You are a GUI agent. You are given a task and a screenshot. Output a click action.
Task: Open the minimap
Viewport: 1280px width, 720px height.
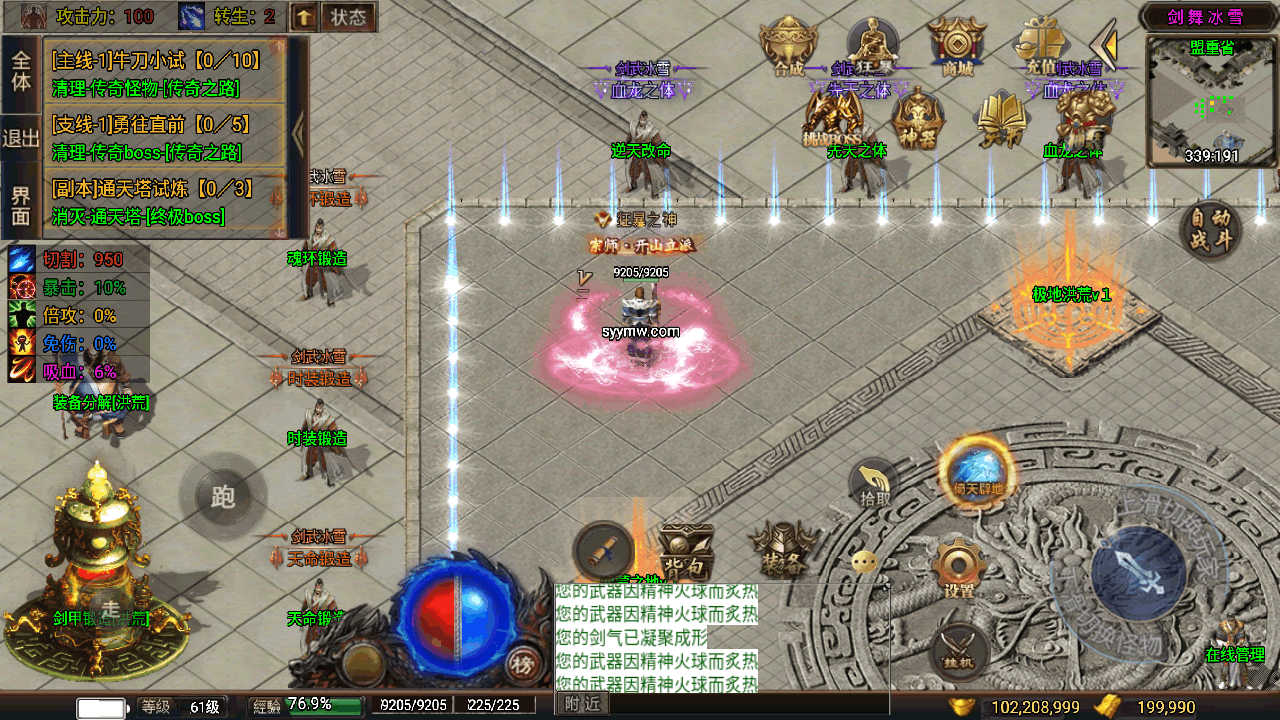[1211, 100]
